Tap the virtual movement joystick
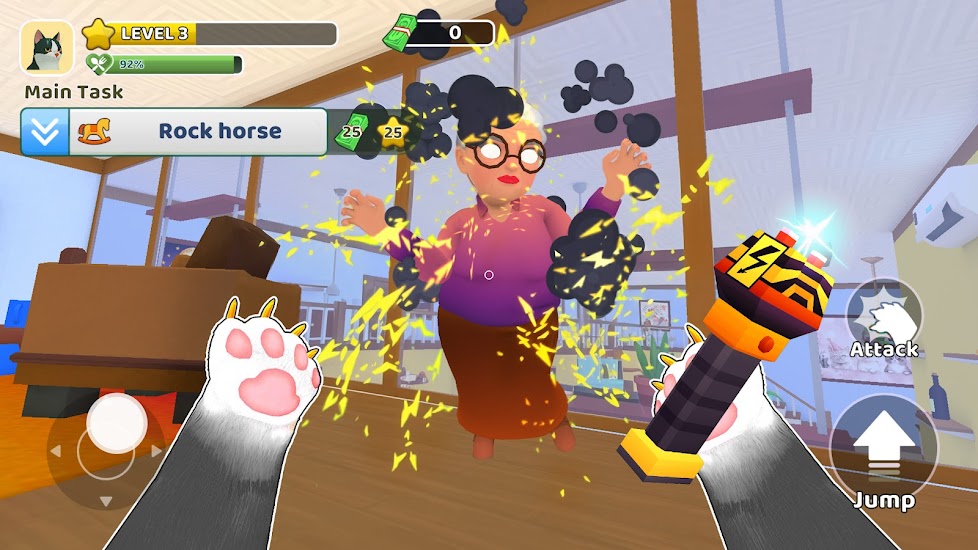Screen dimensions: 978x550 [x=117, y=425]
